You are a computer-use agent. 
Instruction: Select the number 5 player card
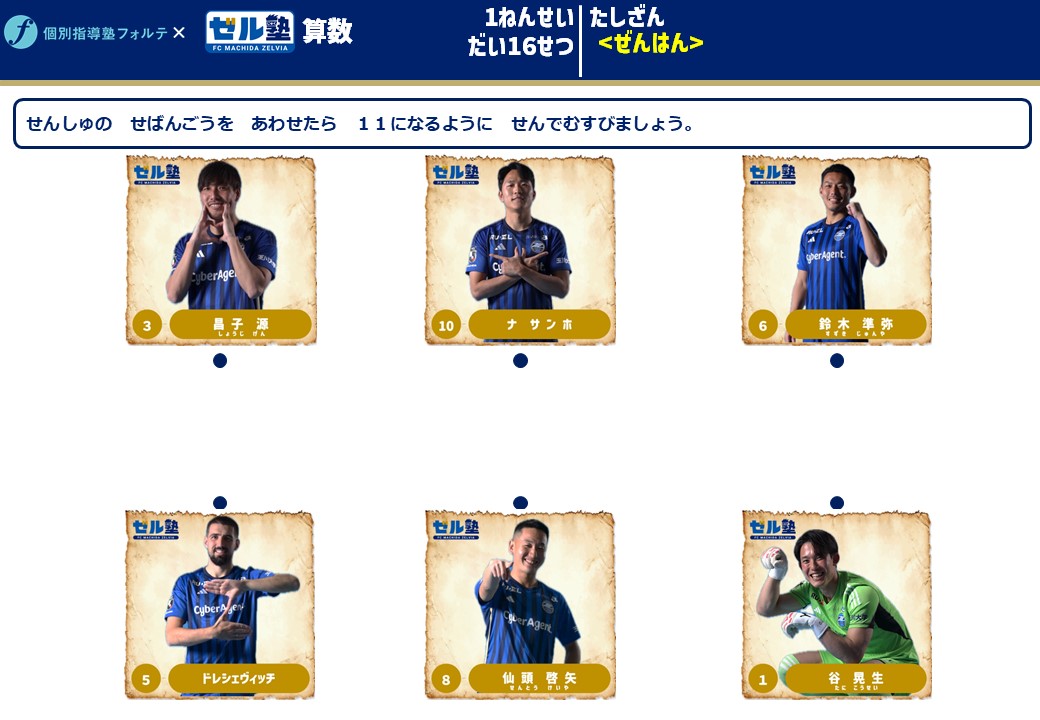click(x=220, y=605)
